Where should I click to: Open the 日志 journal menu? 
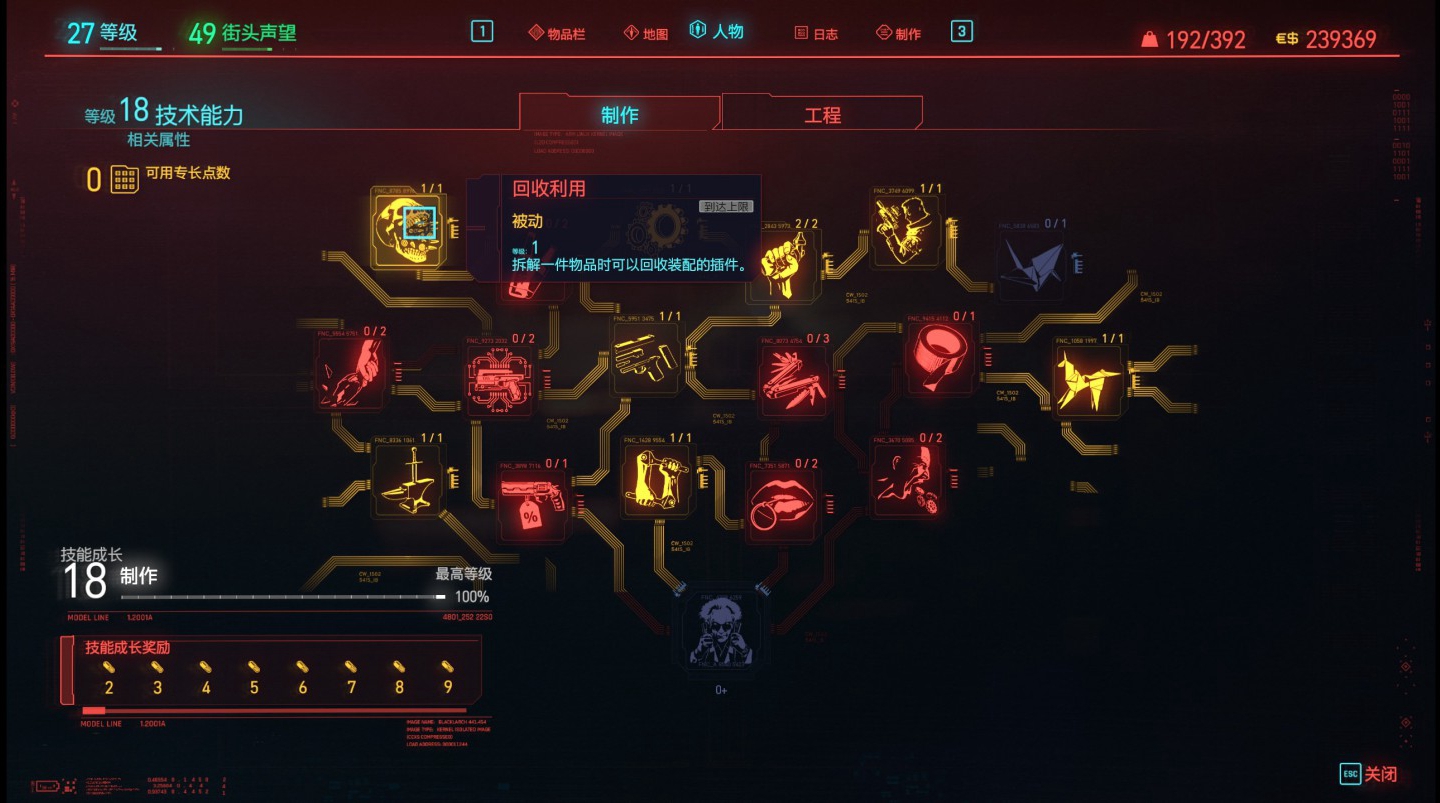(x=816, y=34)
